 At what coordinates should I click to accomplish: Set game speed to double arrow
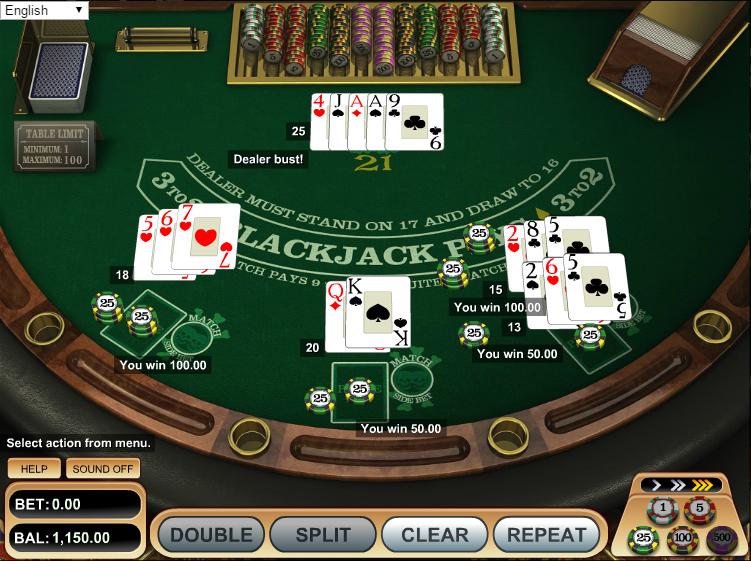(x=677, y=486)
